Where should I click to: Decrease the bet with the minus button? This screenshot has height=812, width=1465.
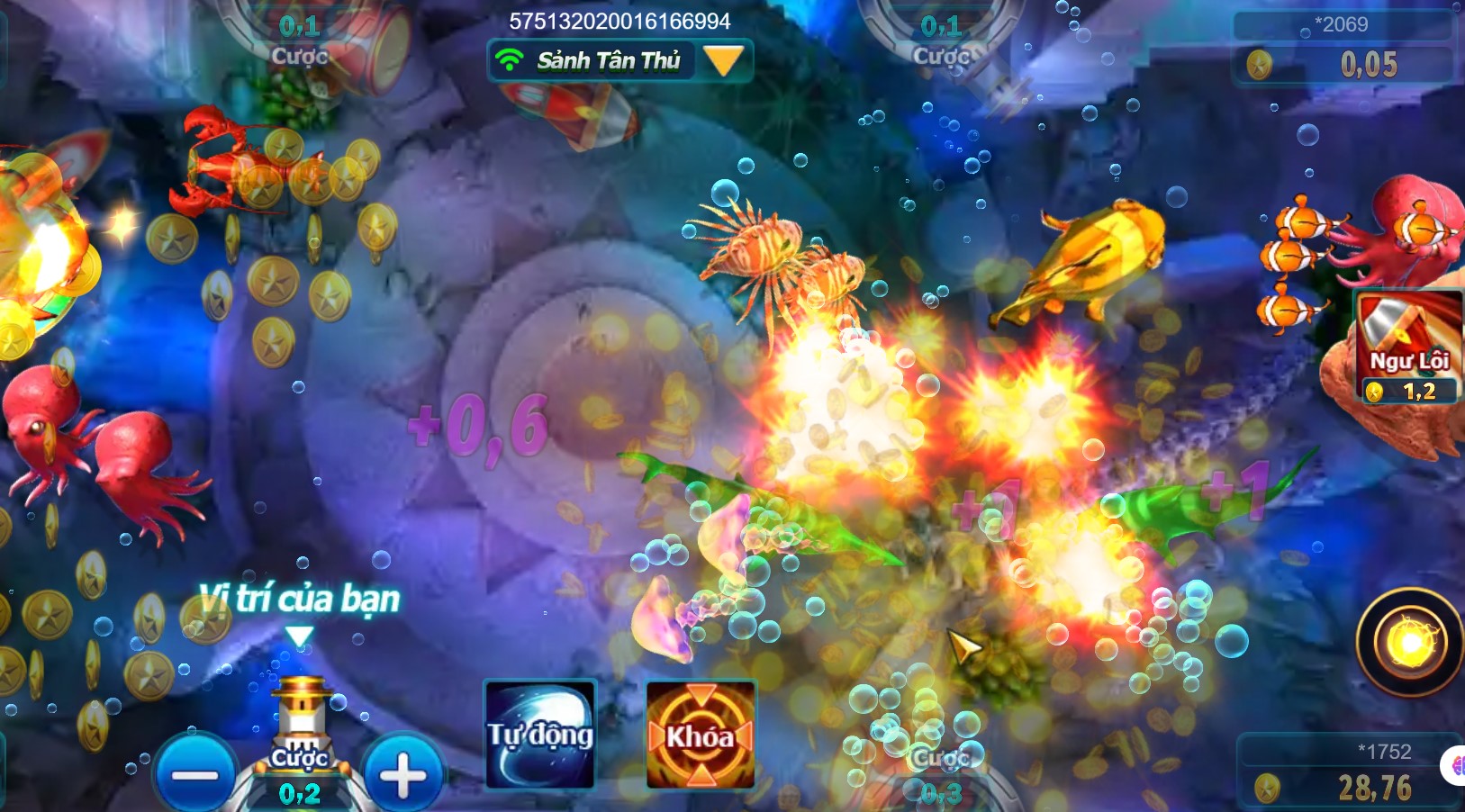click(195, 775)
